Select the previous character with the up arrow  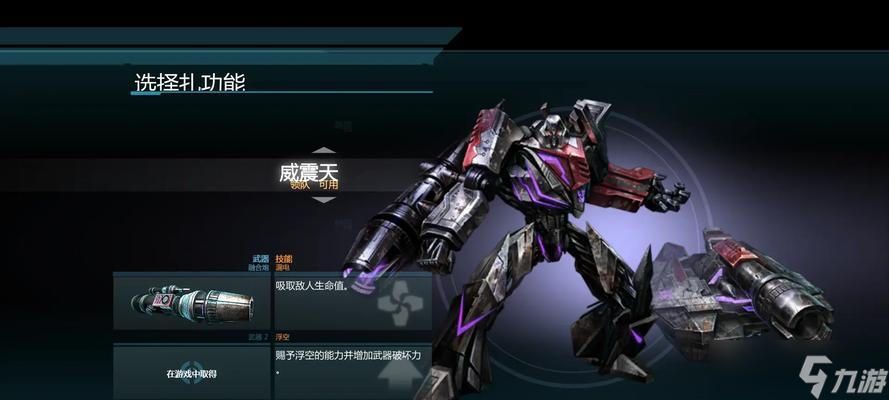pyautogui.click(x=323, y=151)
